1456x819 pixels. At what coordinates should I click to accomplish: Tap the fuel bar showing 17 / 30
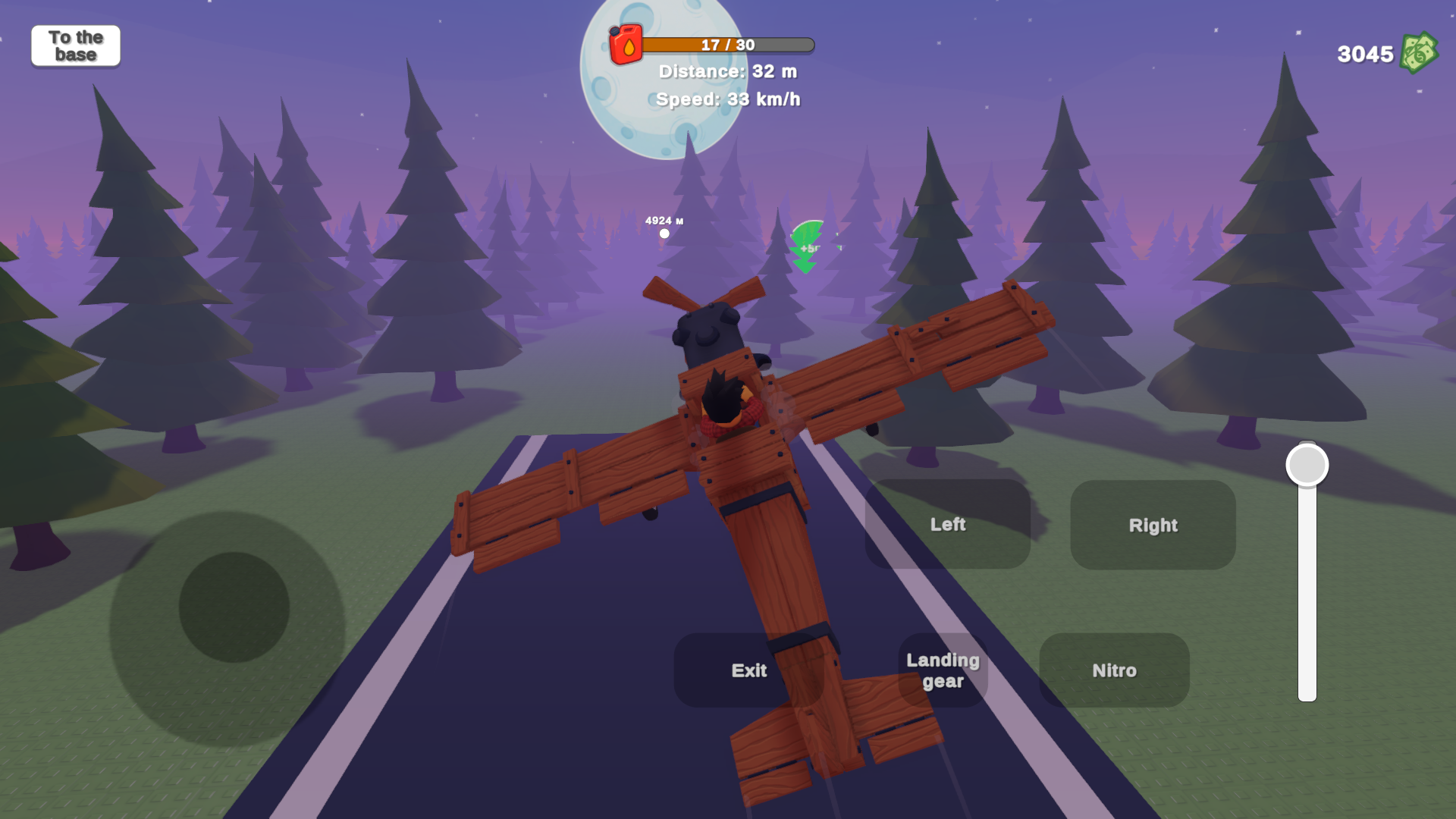pos(726,45)
